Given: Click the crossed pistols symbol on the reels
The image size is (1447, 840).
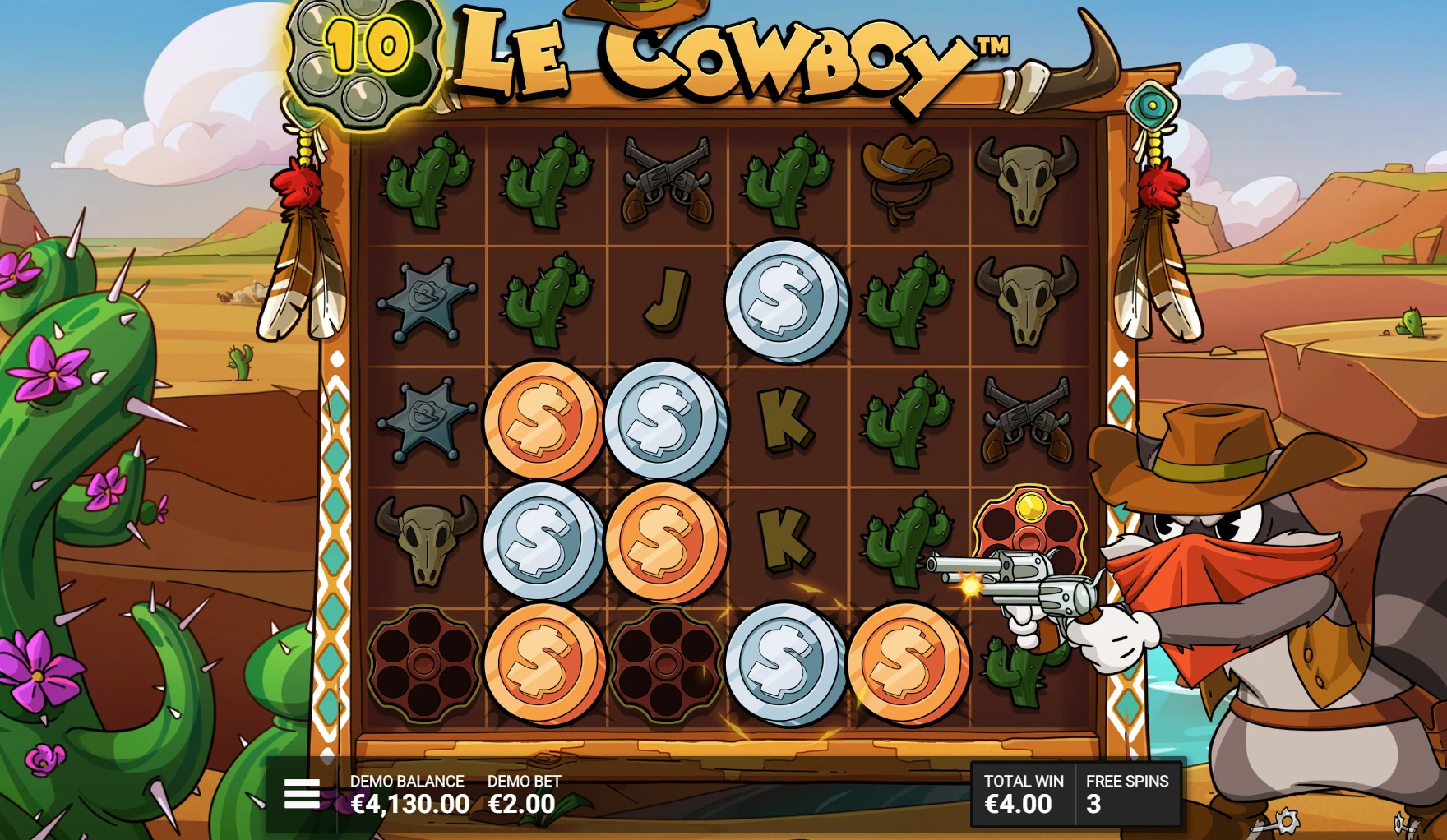Looking at the screenshot, I should pos(668,181).
